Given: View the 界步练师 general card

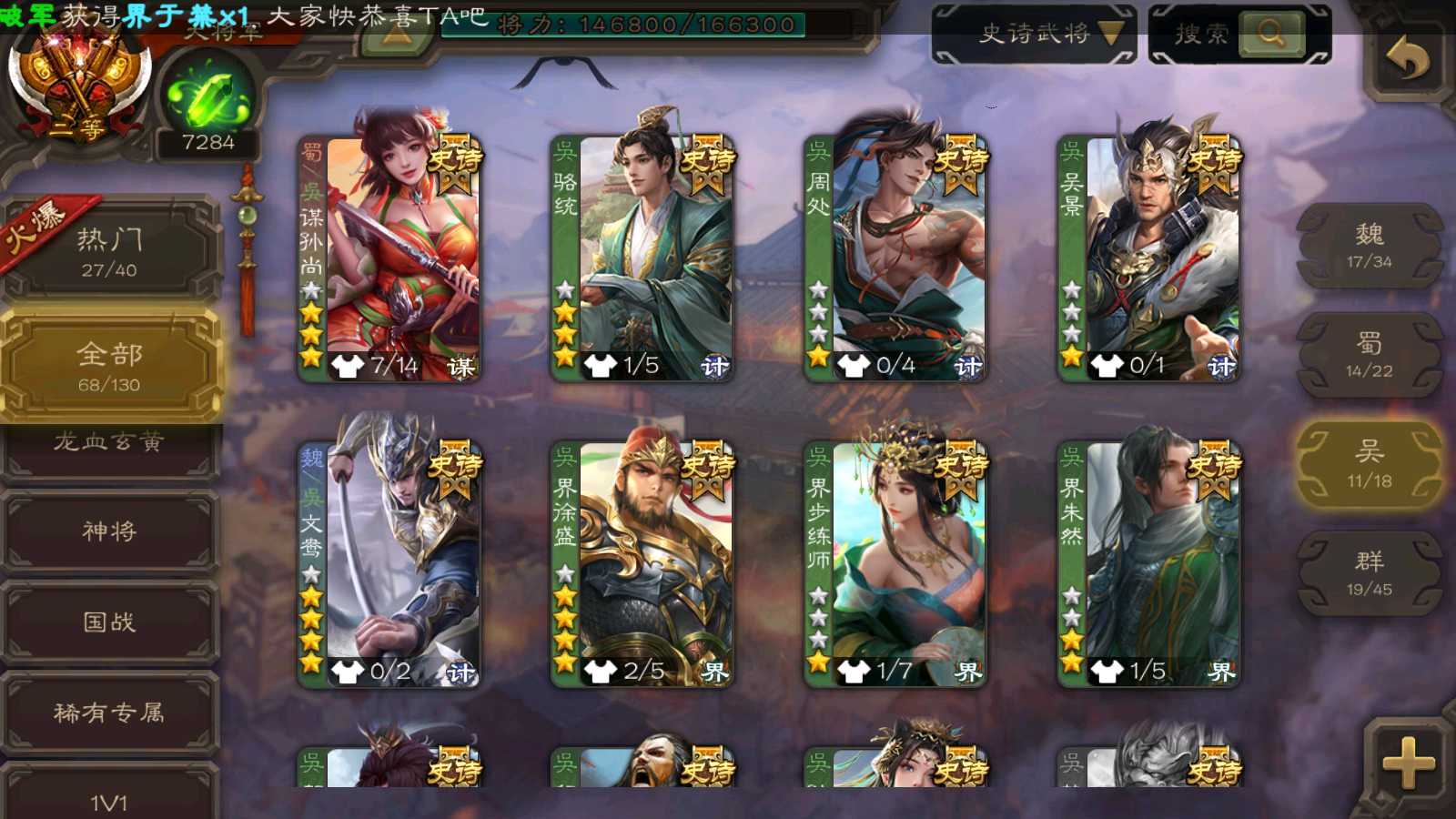Looking at the screenshot, I should 895,564.
